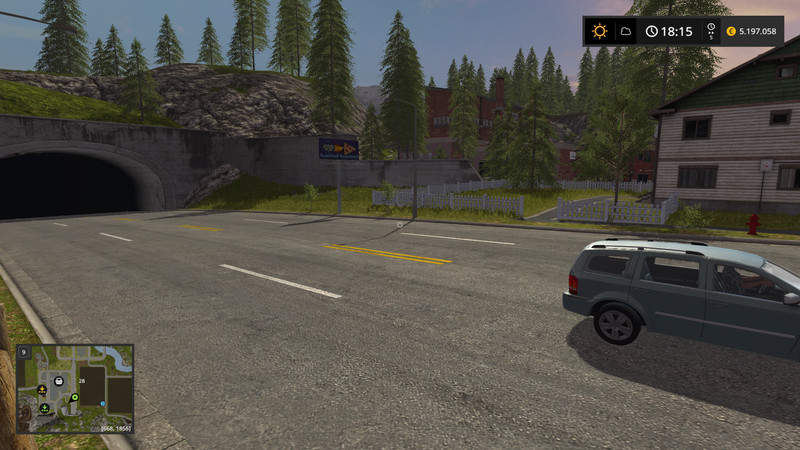
Task: Select the white shop marker on minimap
Action: point(60,381)
